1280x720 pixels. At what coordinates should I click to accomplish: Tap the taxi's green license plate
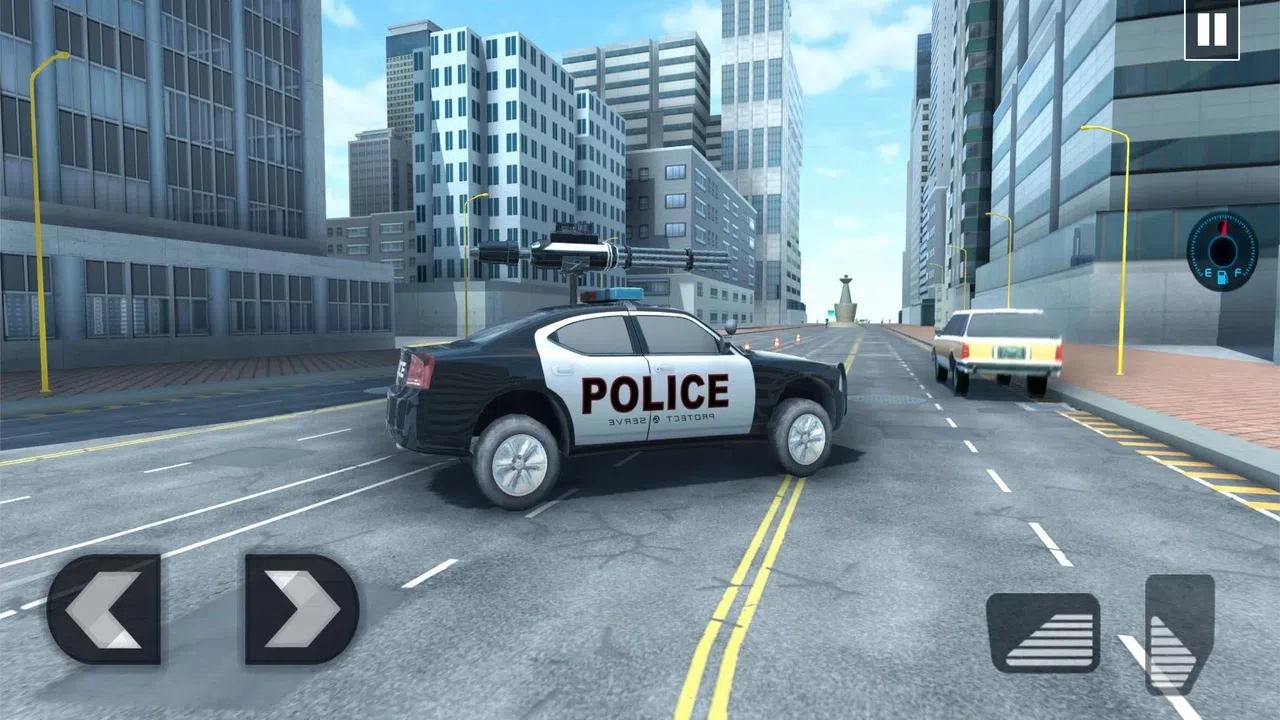1010,353
